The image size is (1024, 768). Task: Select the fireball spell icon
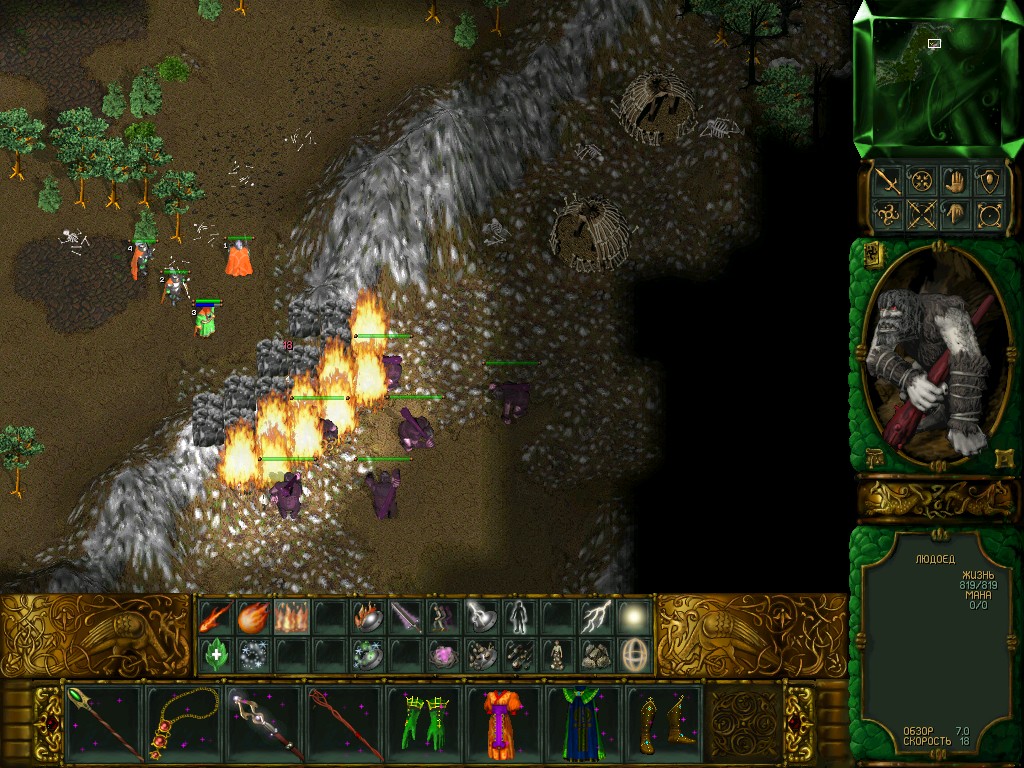[253, 616]
